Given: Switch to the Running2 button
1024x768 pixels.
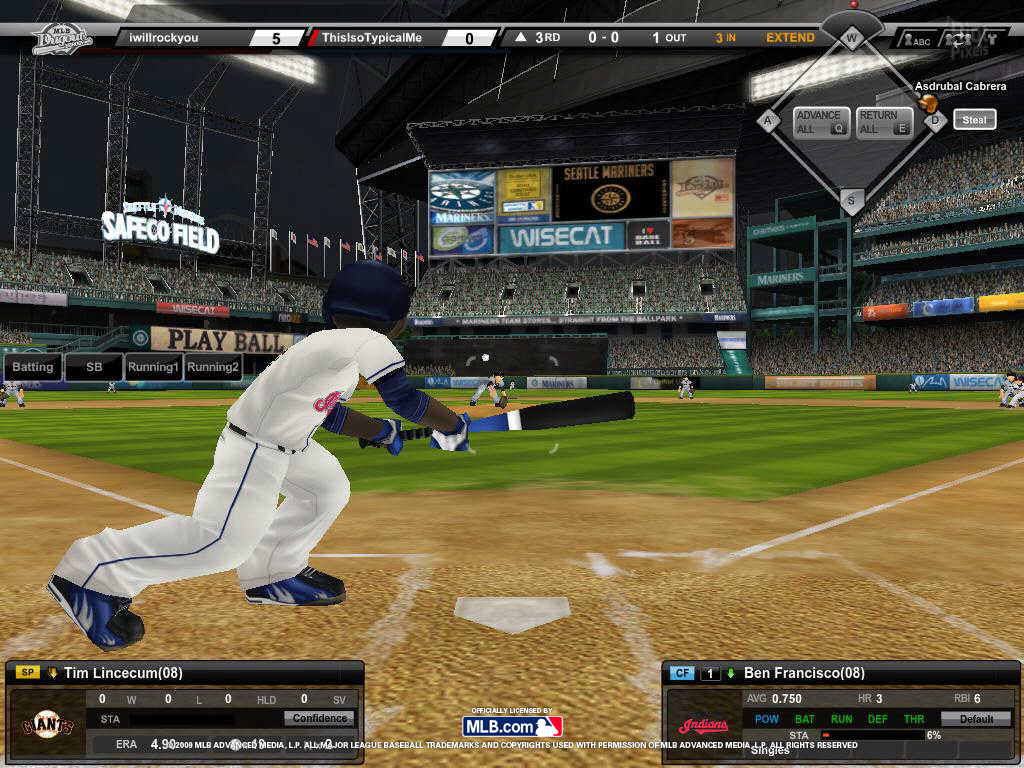Looking at the screenshot, I should tap(213, 367).
